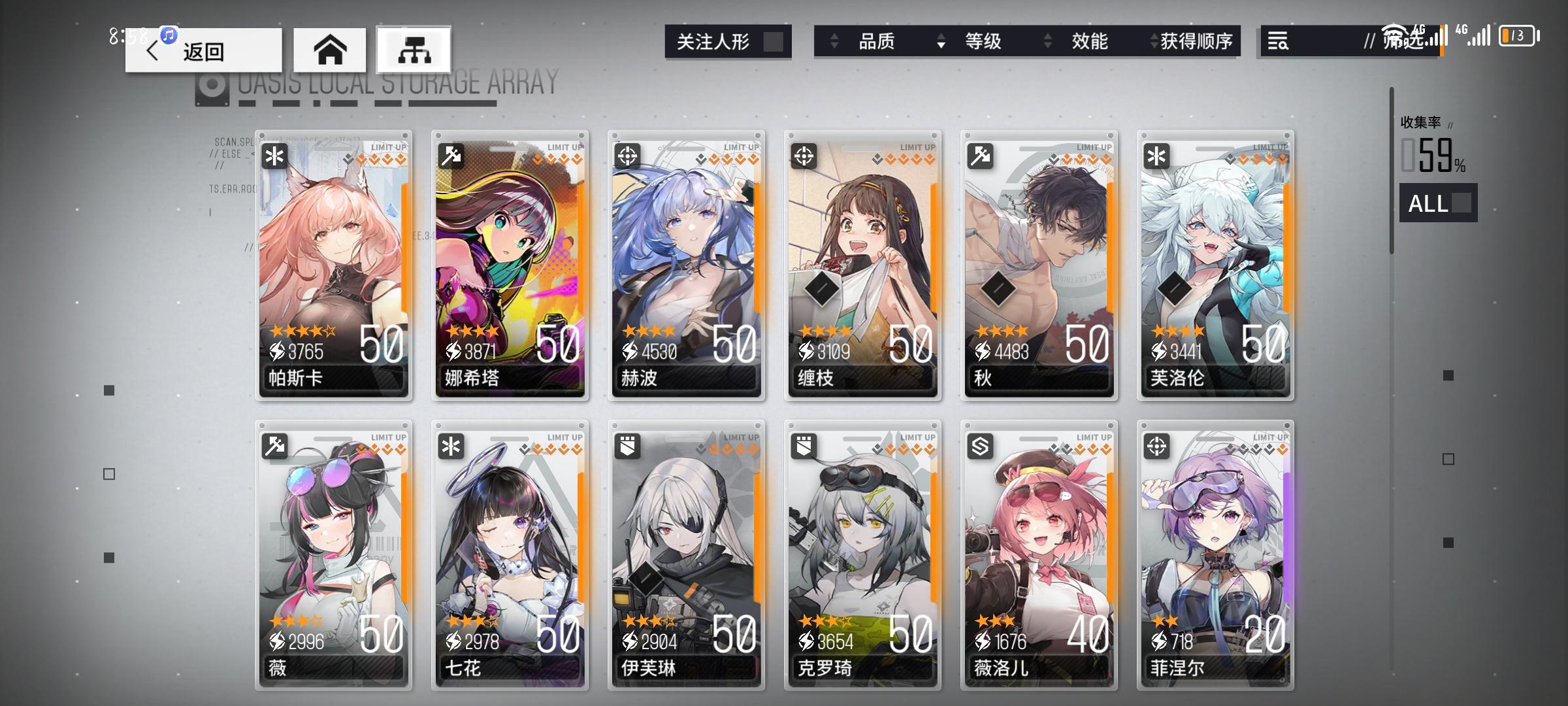This screenshot has height=706, width=1568.
Task: Click the 返回 back button
Action: (203, 50)
